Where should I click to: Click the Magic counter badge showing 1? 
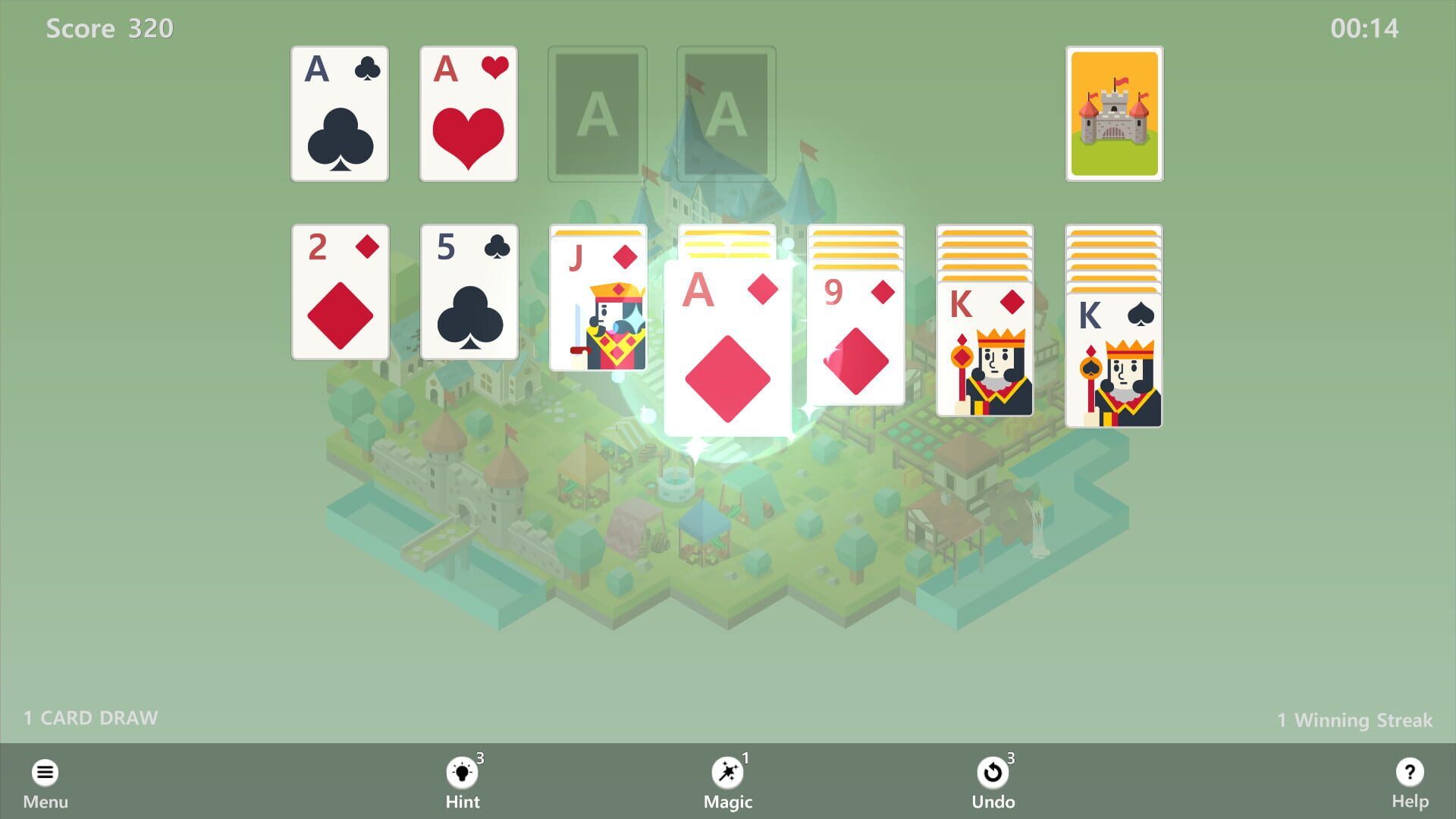click(745, 757)
